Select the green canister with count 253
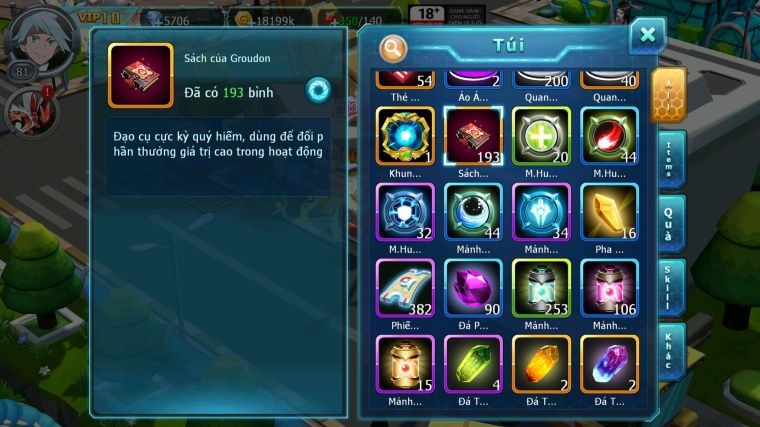 coord(541,288)
